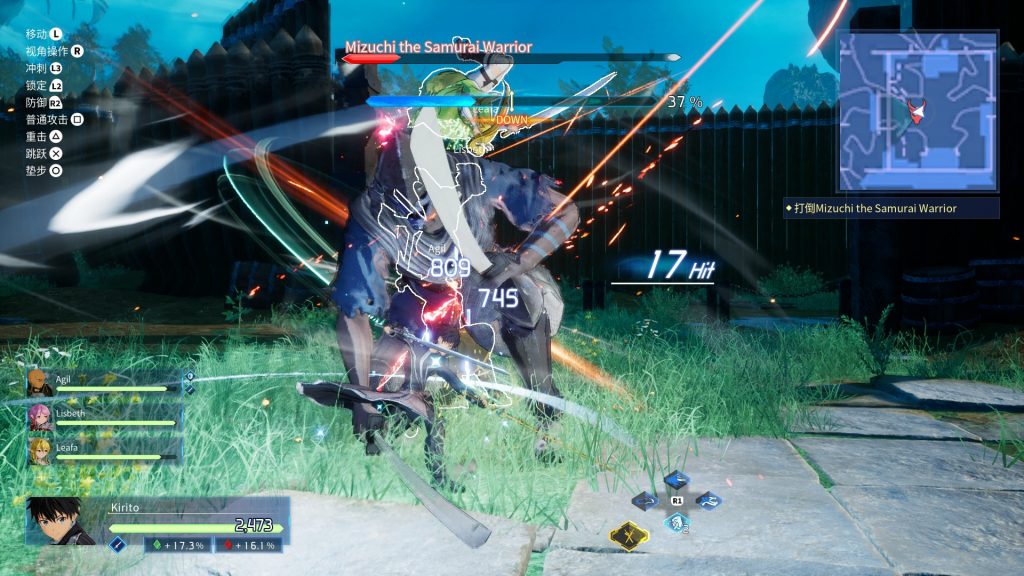Image resolution: width=1024 pixels, height=576 pixels.
Task: Activate the right diamond skill icon
Action: pyautogui.click(x=708, y=500)
